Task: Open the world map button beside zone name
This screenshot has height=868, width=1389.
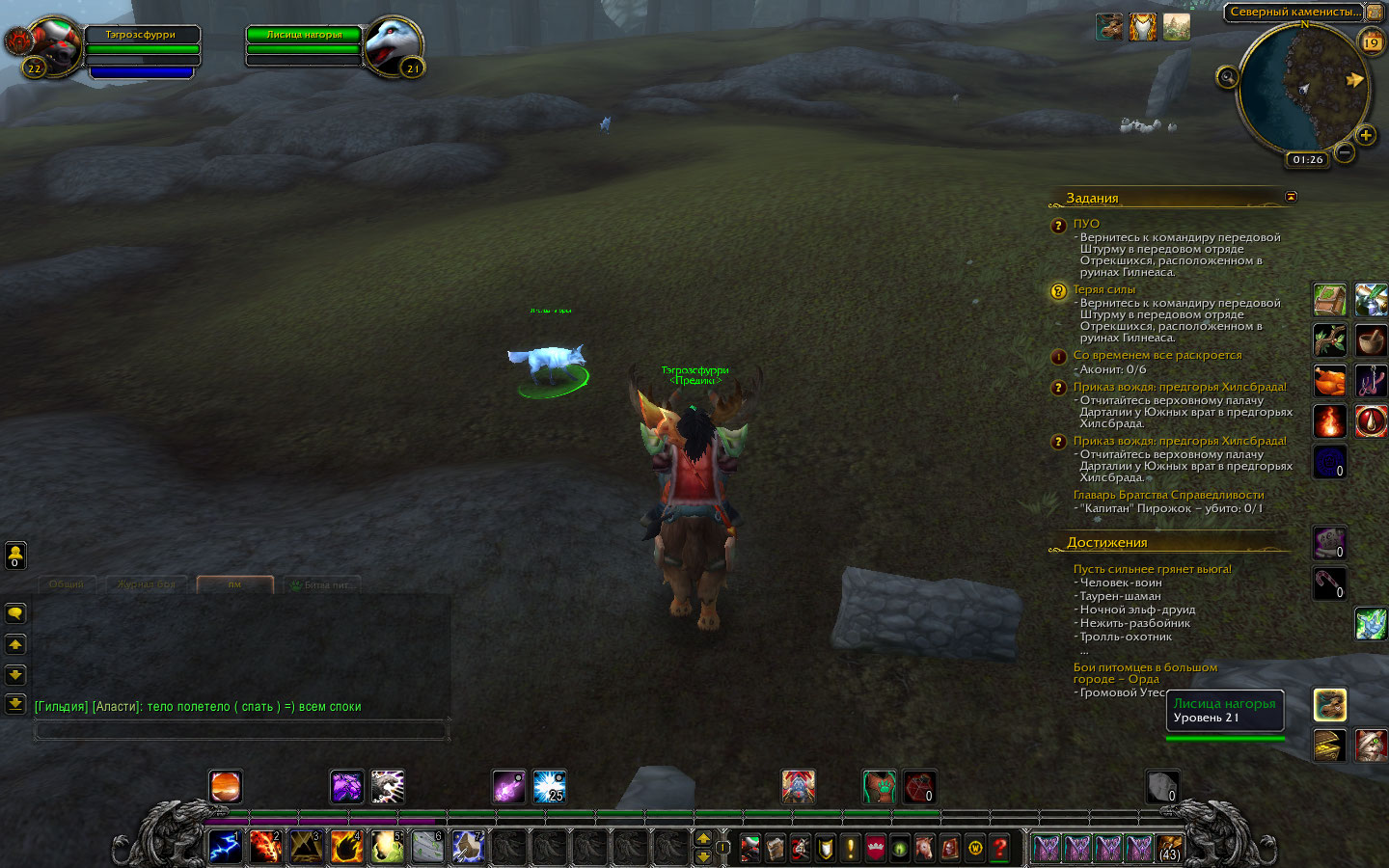Action: 1375,13
